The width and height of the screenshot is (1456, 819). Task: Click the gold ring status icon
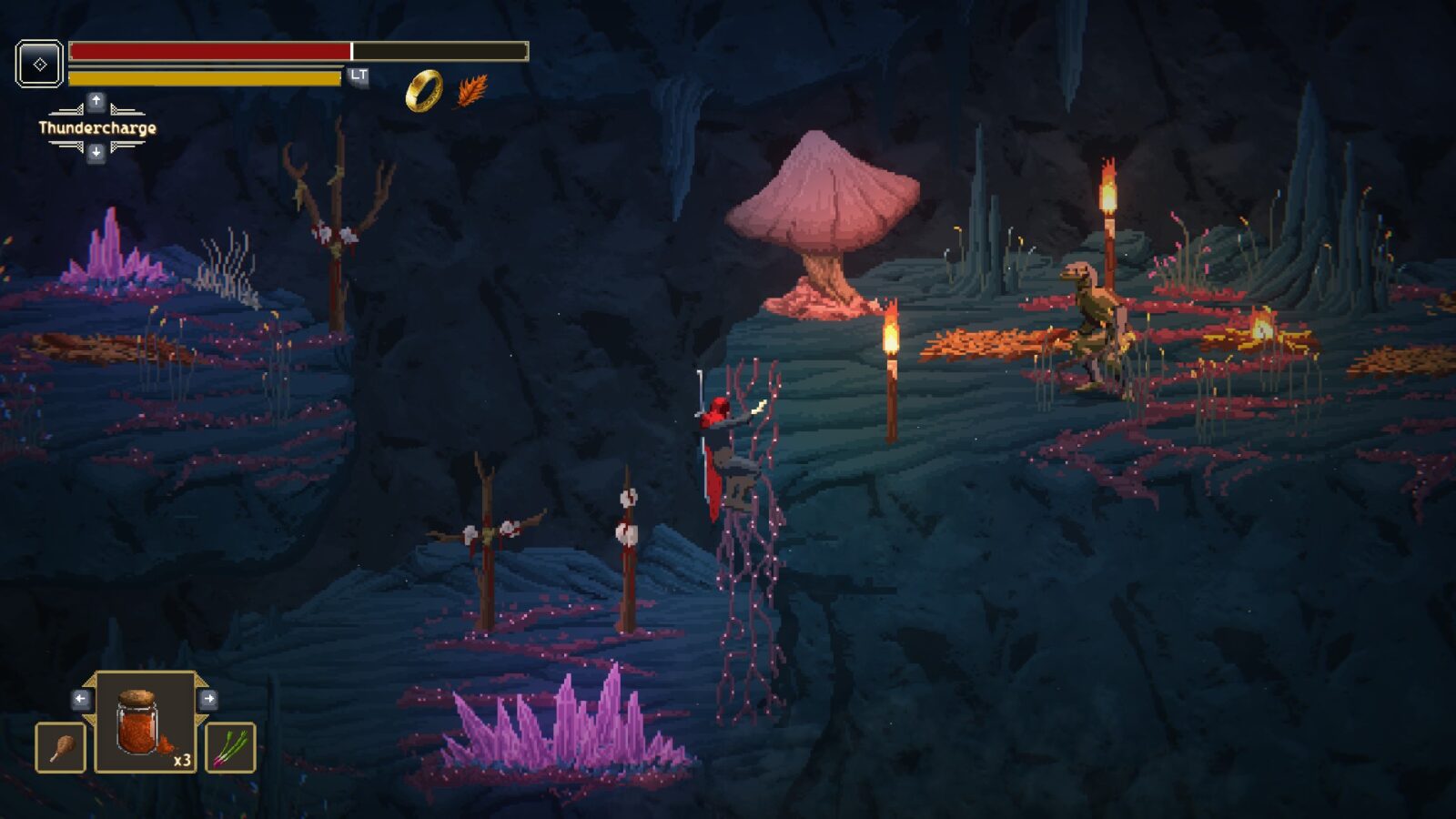coord(423,90)
